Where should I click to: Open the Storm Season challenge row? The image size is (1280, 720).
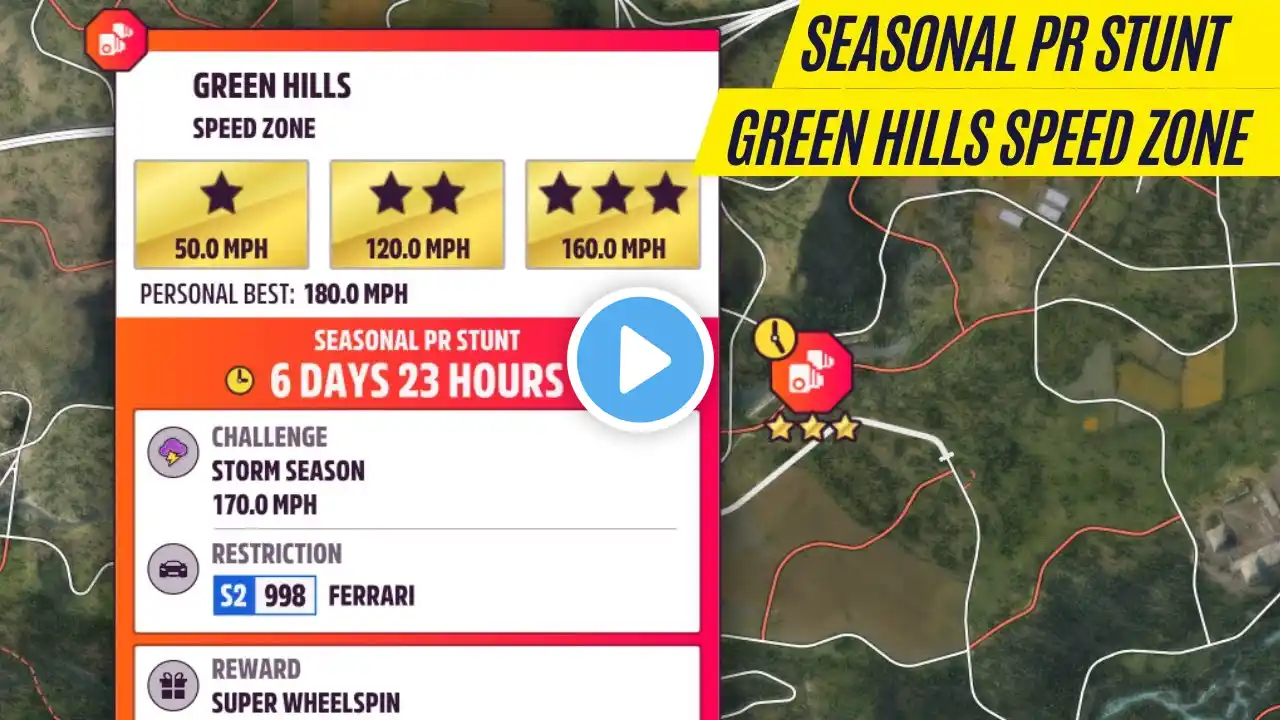point(416,471)
